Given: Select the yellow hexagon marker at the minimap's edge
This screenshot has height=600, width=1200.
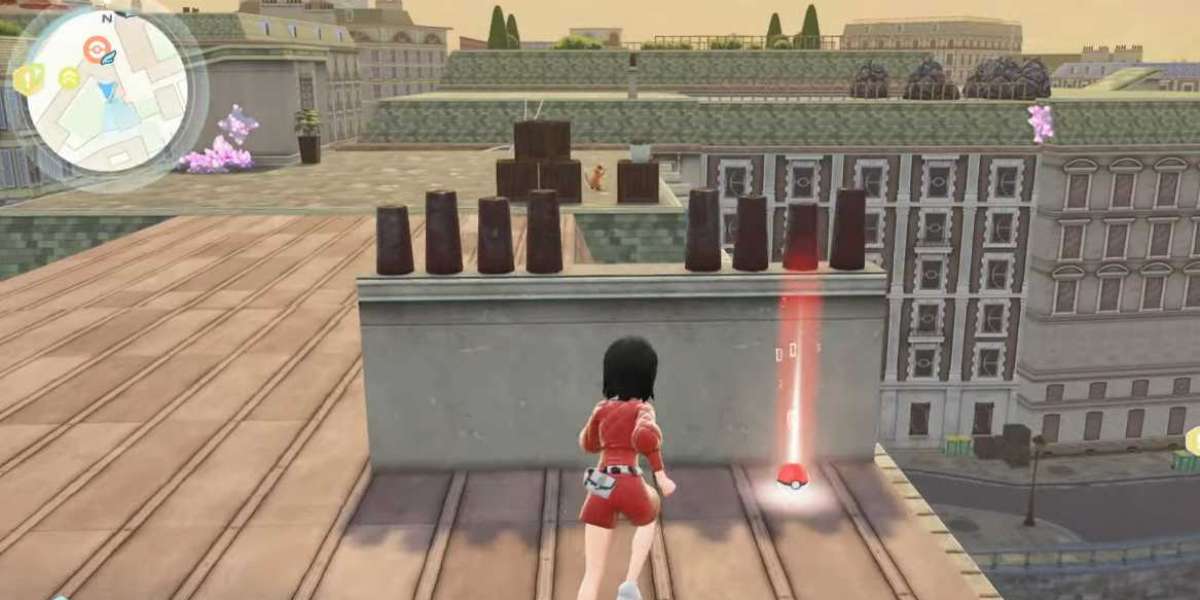Looking at the screenshot, I should [x=28, y=79].
